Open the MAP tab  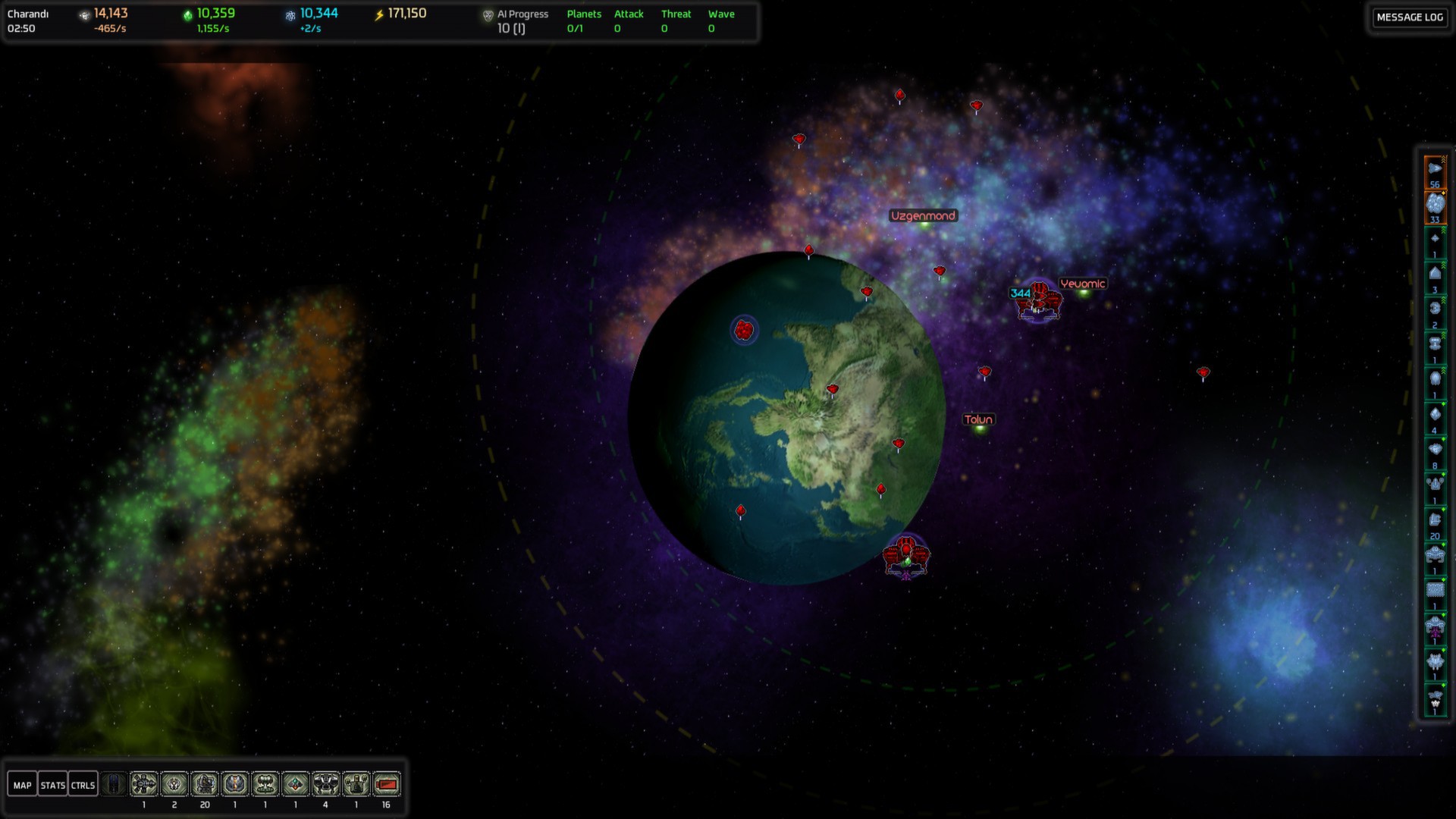click(x=22, y=785)
